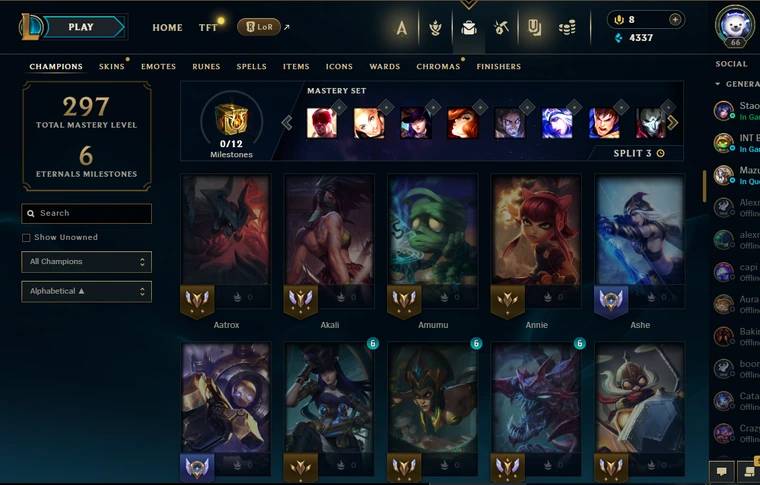Toggle the Show Unowned checkbox
Screen dimensions: 760x485
26,238
